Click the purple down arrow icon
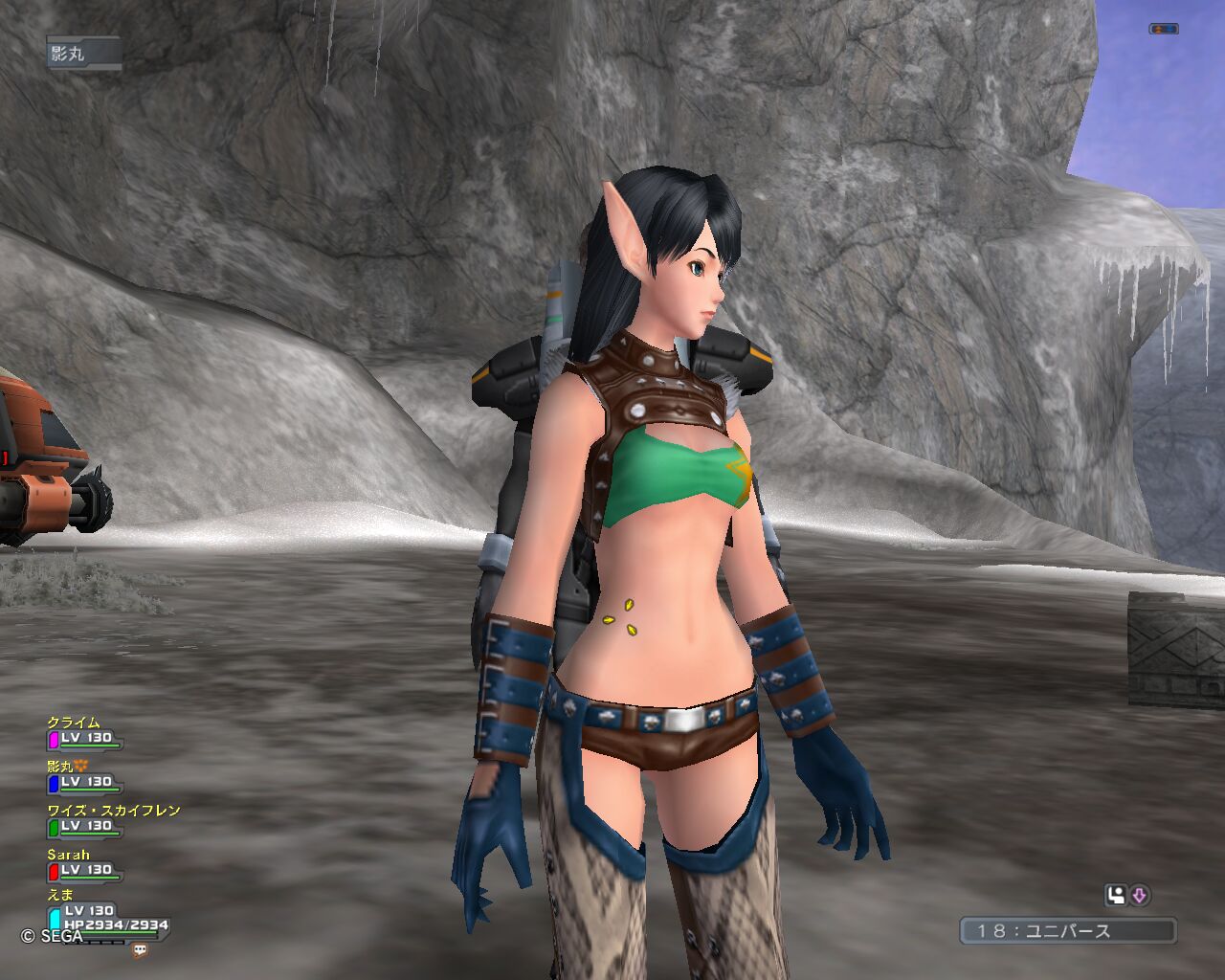Viewport: 1225px width, 980px height. click(1139, 896)
